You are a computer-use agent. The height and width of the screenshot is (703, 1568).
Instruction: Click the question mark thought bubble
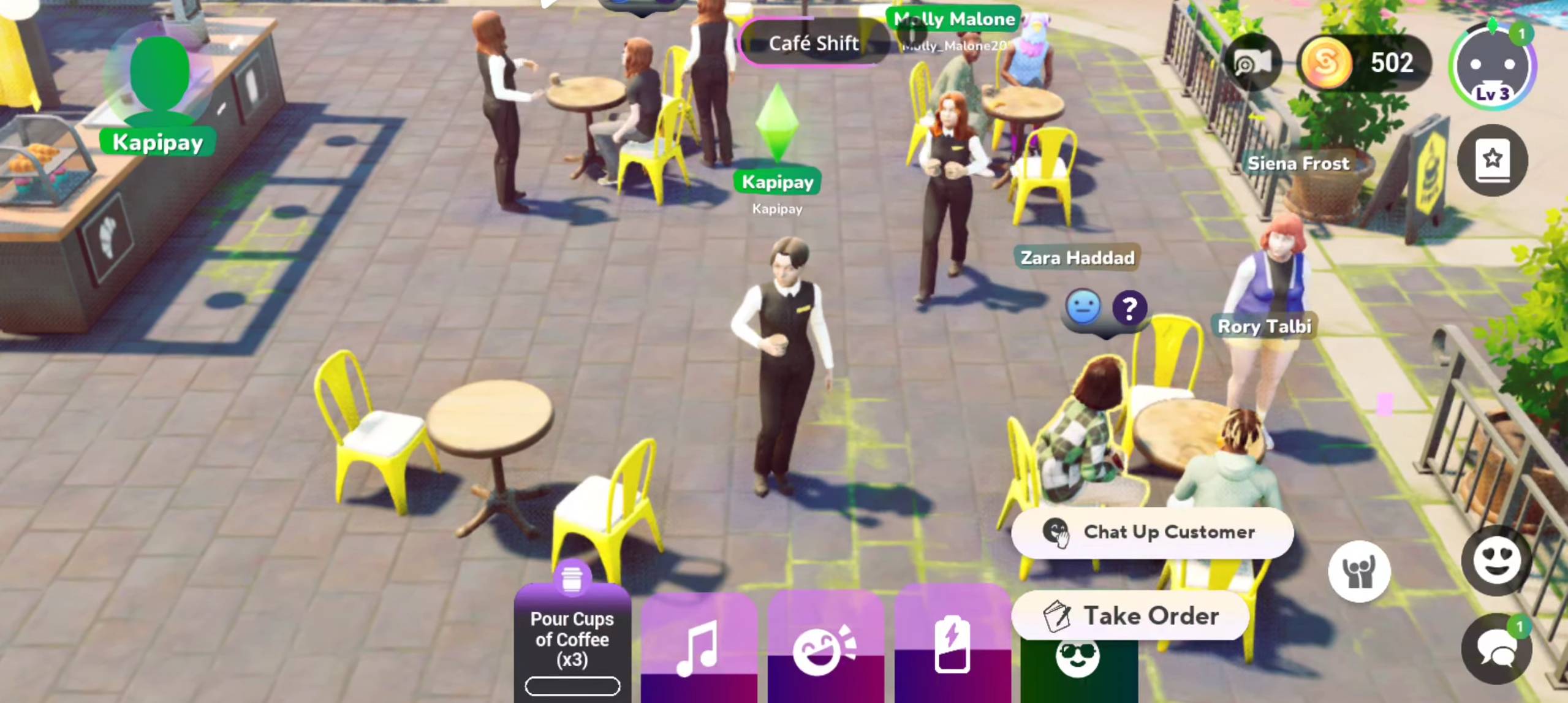click(x=1129, y=308)
